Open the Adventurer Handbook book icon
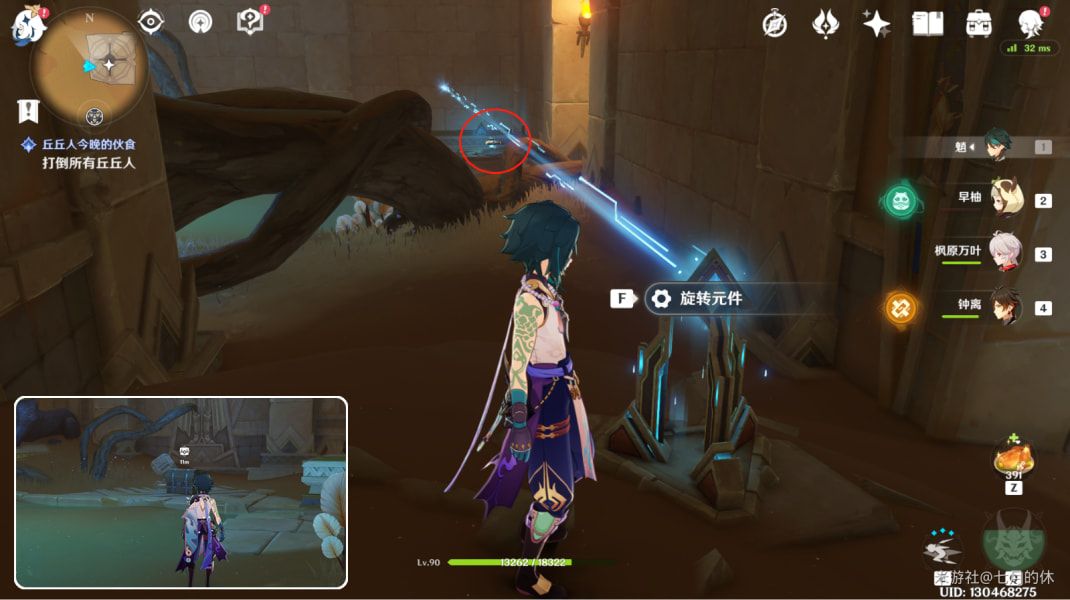The height and width of the screenshot is (600, 1070). tap(927, 24)
